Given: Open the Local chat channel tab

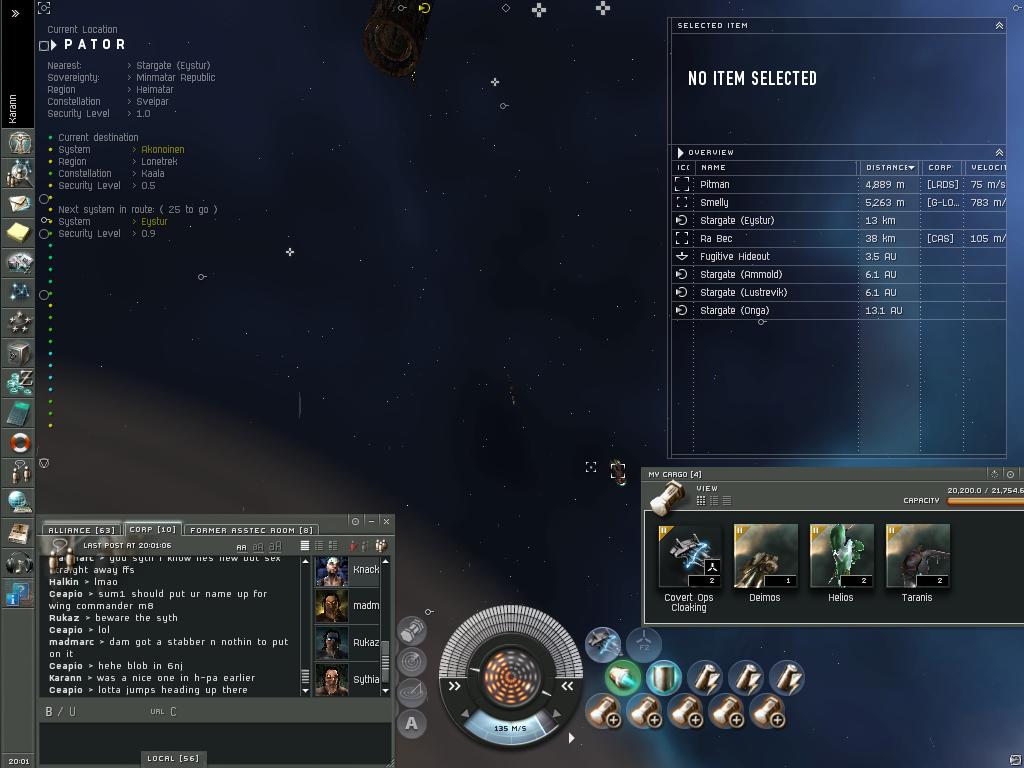Looking at the screenshot, I should coord(172,758).
